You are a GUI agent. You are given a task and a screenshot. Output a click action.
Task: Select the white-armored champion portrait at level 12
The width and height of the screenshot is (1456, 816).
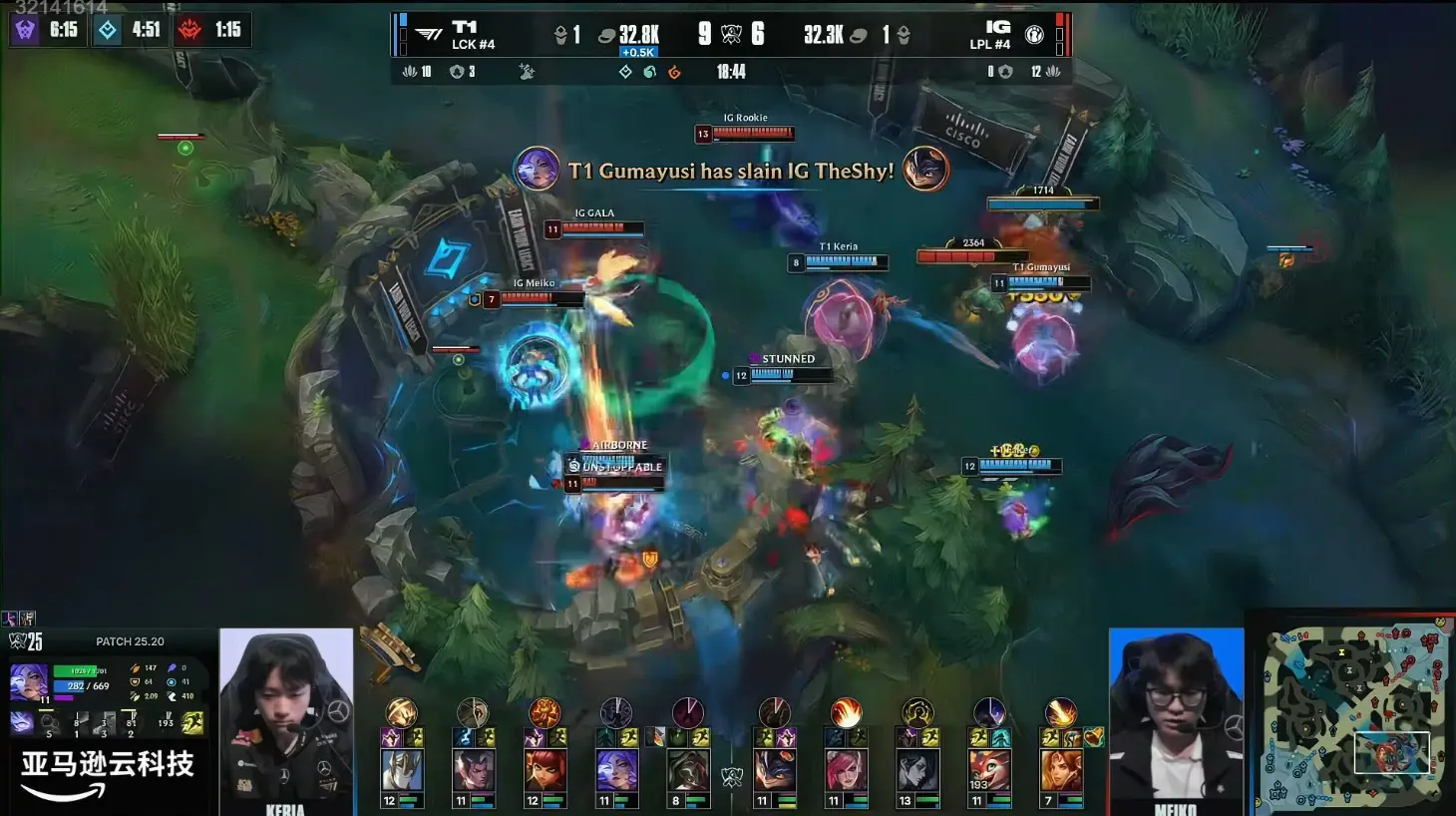[x=402, y=770]
